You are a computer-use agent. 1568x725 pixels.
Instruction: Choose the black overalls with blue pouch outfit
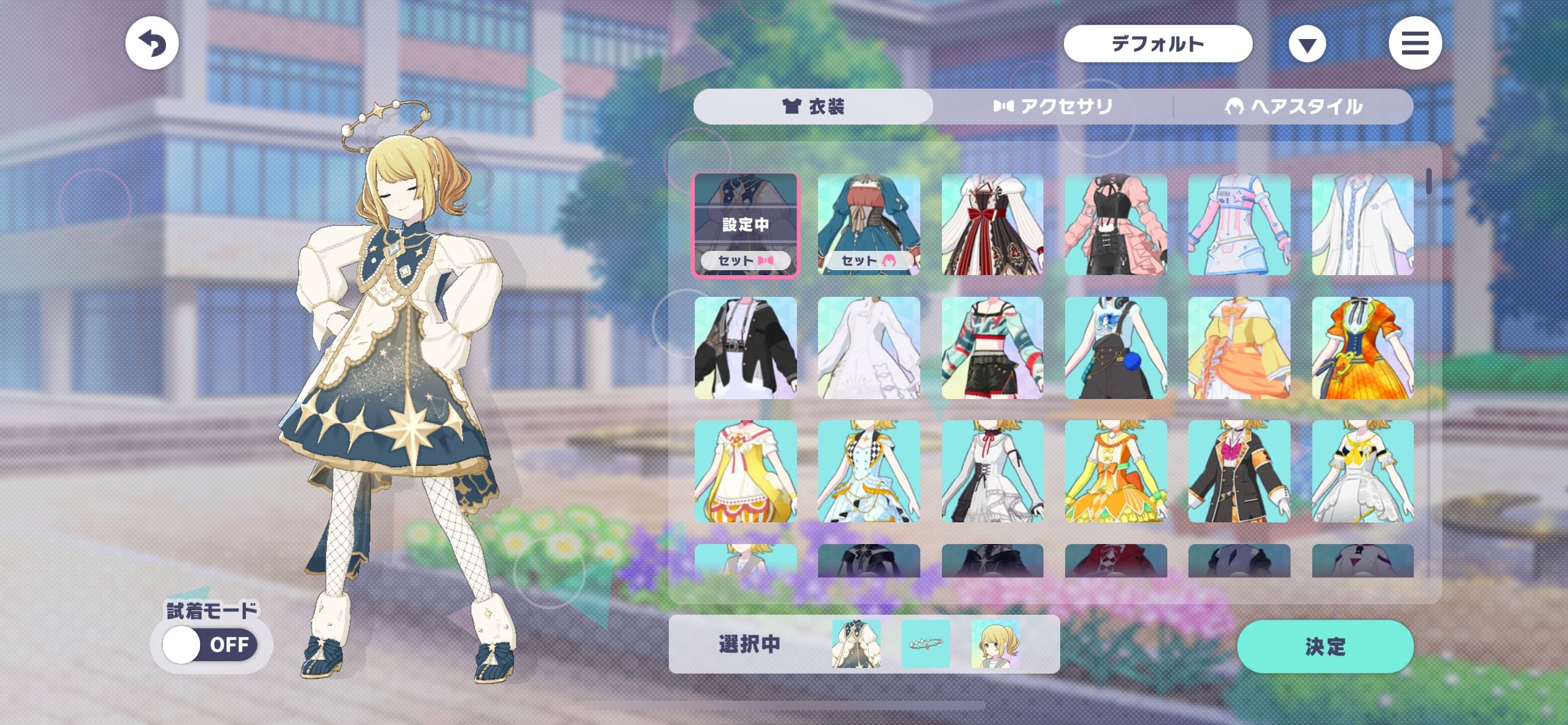coord(1115,348)
